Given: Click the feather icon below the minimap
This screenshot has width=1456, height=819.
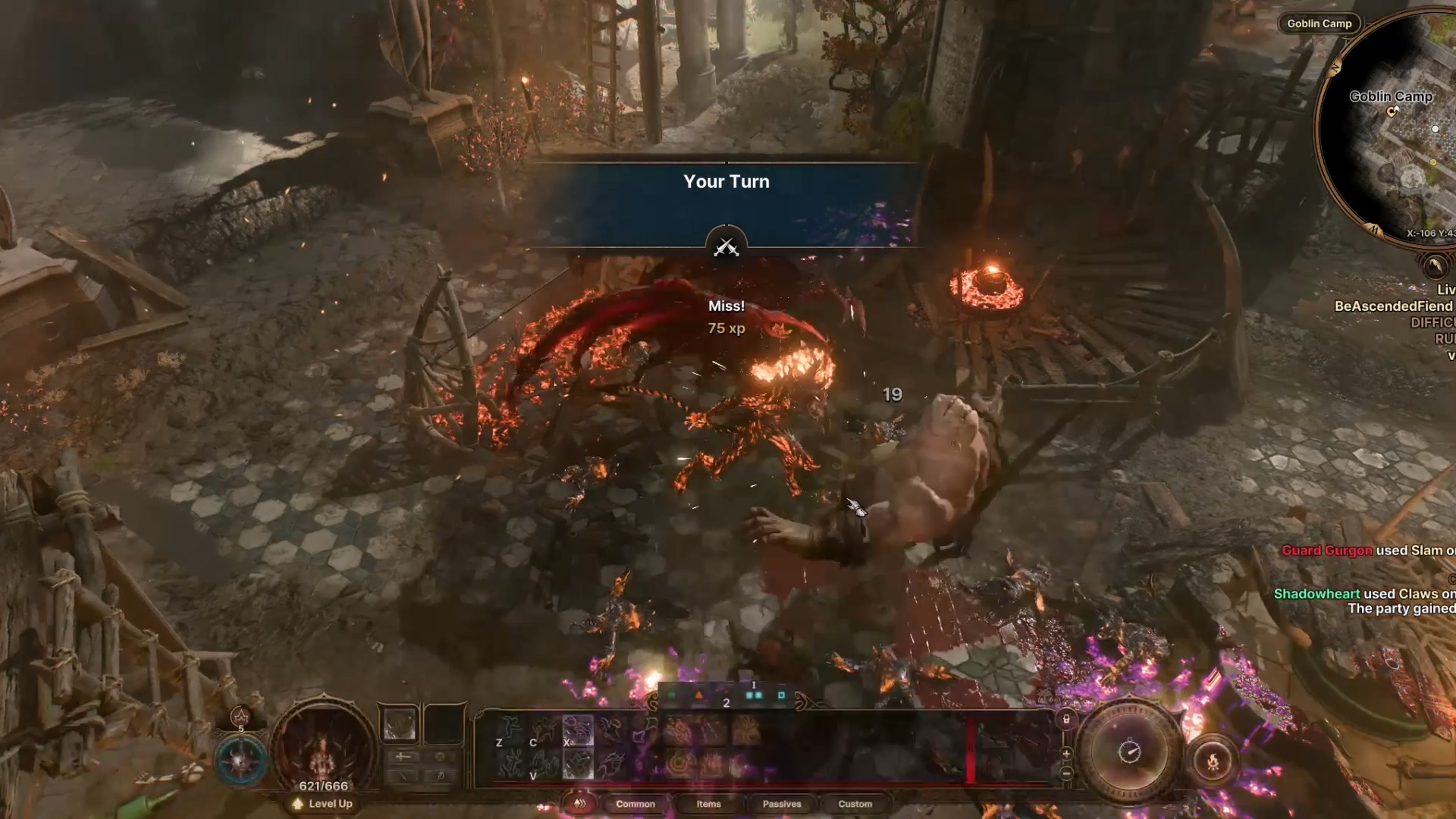Looking at the screenshot, I should tap(1434, 266).
